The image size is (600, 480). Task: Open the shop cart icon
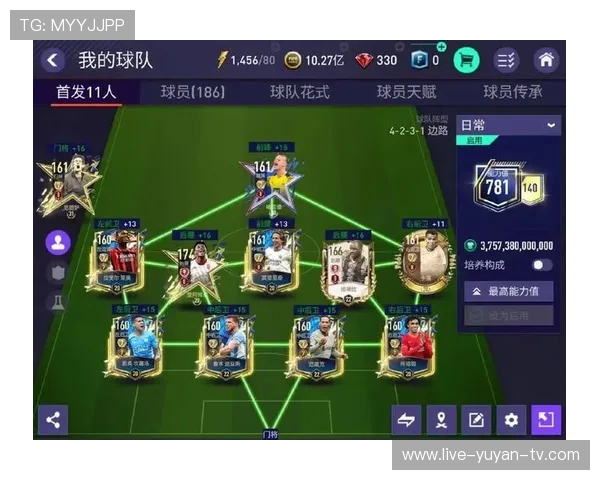(466, 60)
